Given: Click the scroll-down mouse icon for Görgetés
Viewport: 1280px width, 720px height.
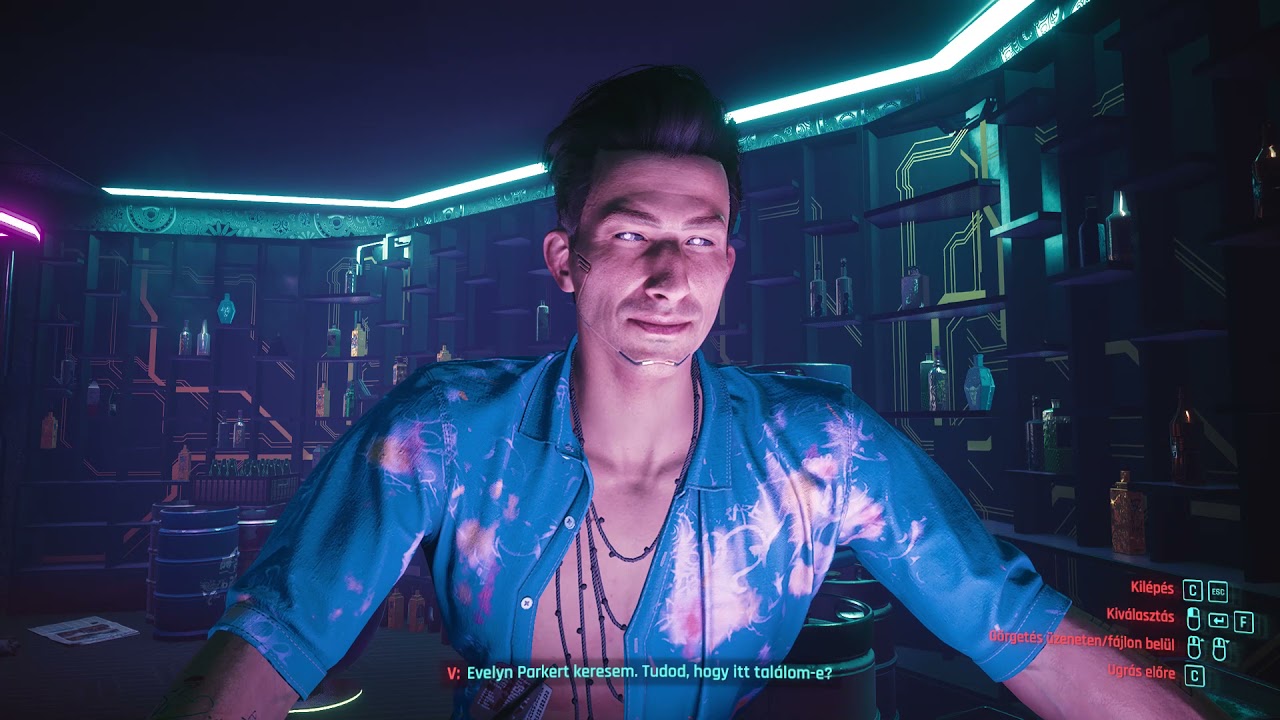Looking at the screenshot, I should 1220,648.
